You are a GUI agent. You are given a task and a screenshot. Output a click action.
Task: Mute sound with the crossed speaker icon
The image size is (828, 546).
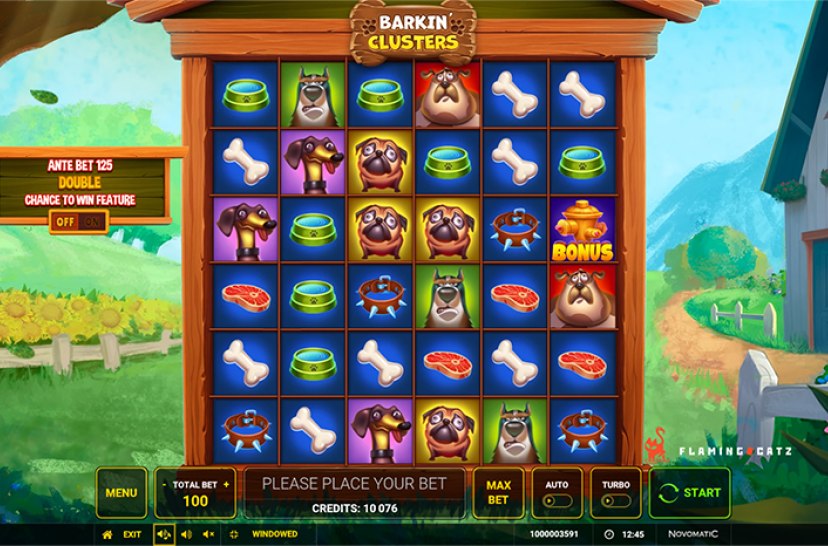pos(209,535)
